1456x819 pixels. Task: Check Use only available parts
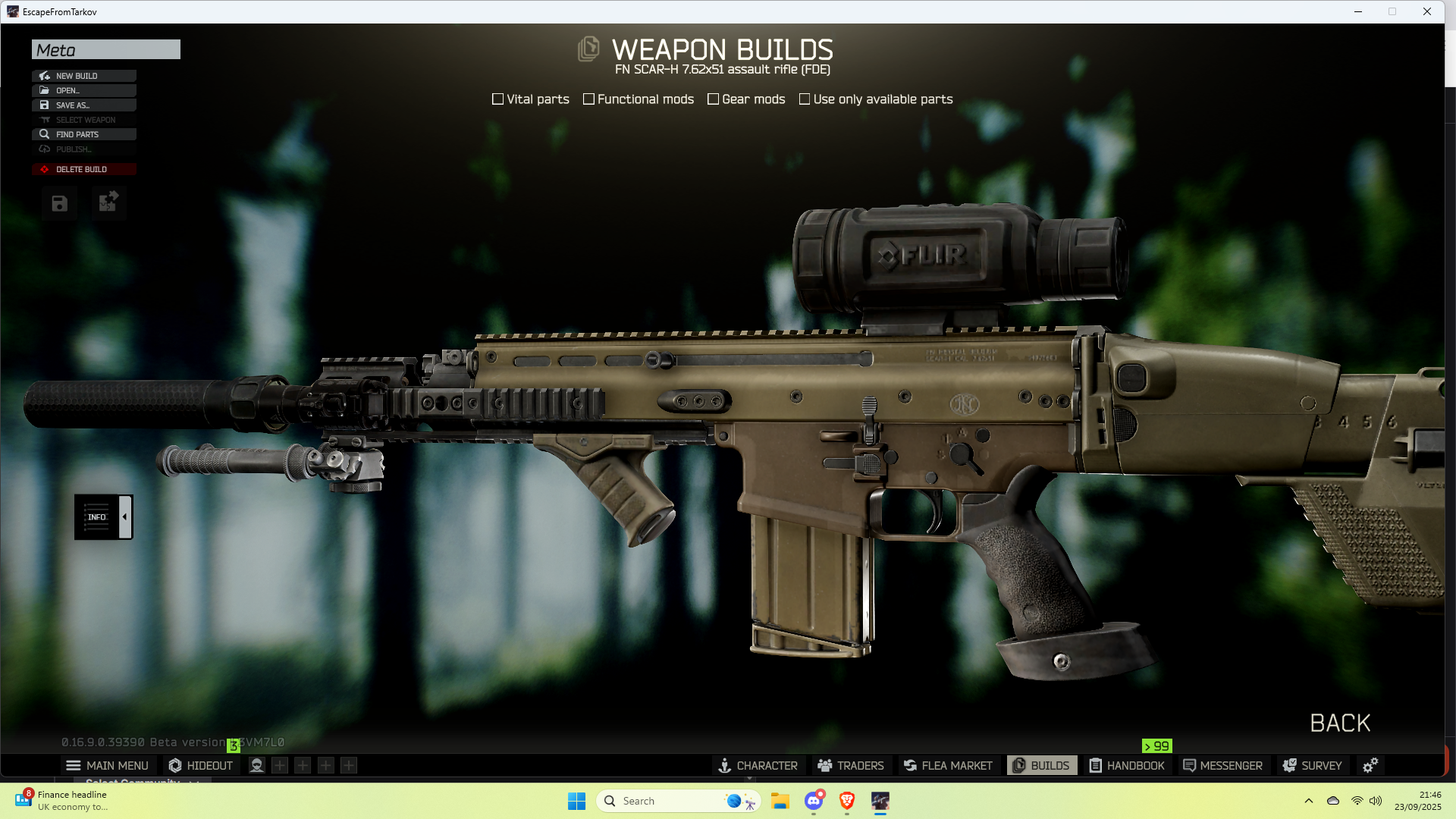tap(805, 99)
